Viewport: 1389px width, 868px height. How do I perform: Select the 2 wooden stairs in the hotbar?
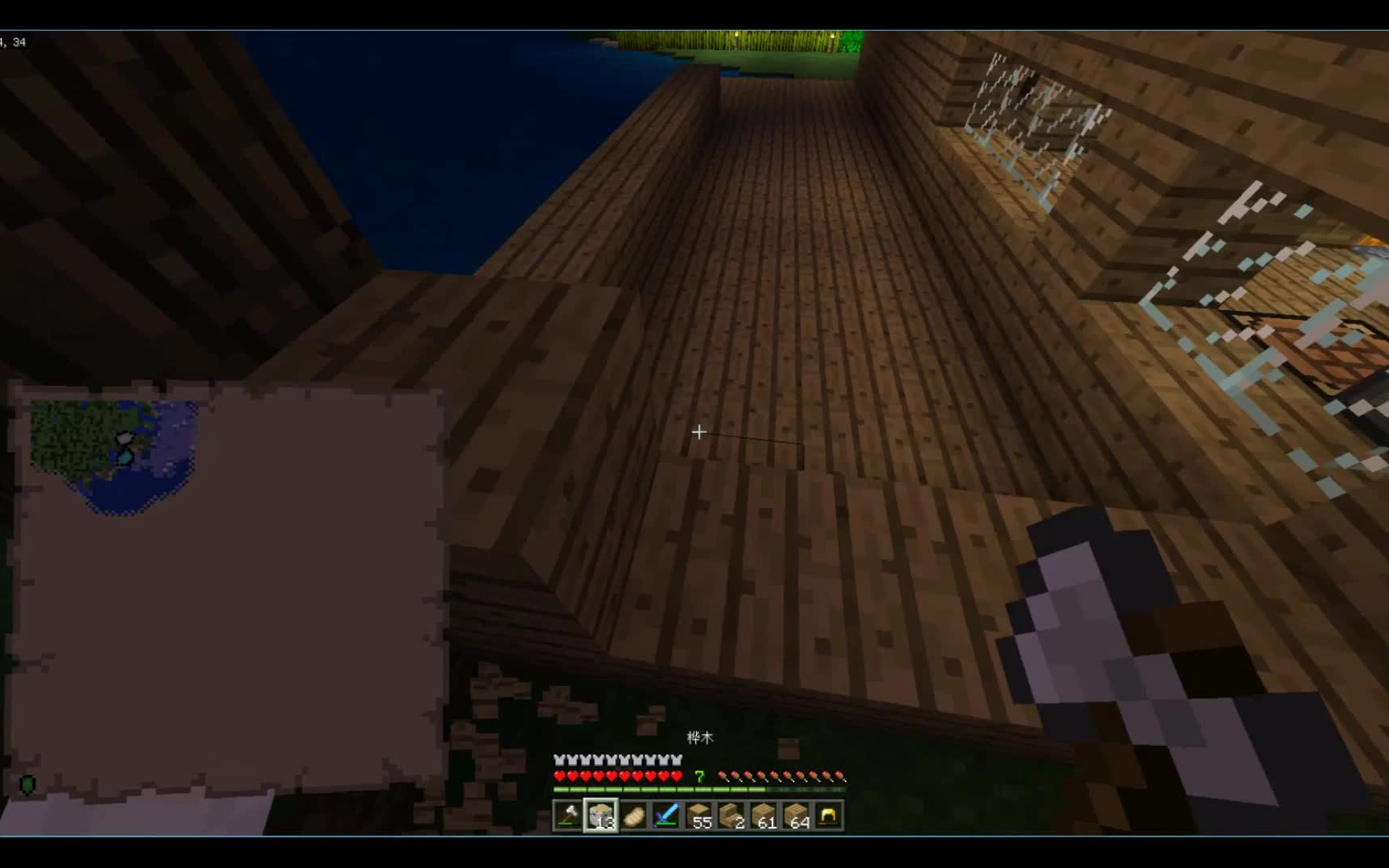pos(732,815)
